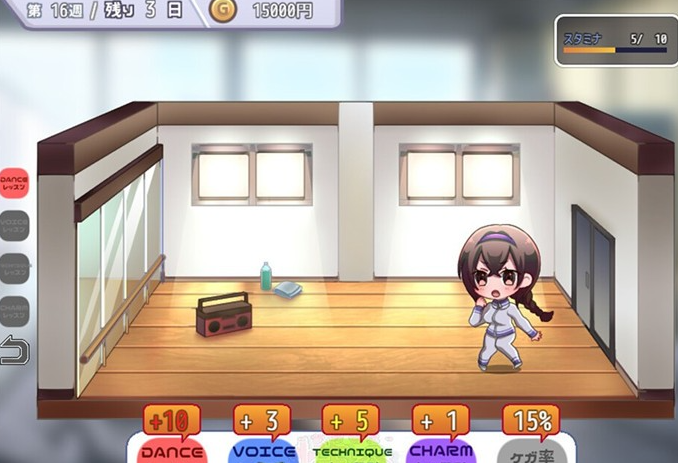The image size is (678, 463).
Task: Select the CHARM lesson button
Action: pyautogui.click(x=14, y=311)
